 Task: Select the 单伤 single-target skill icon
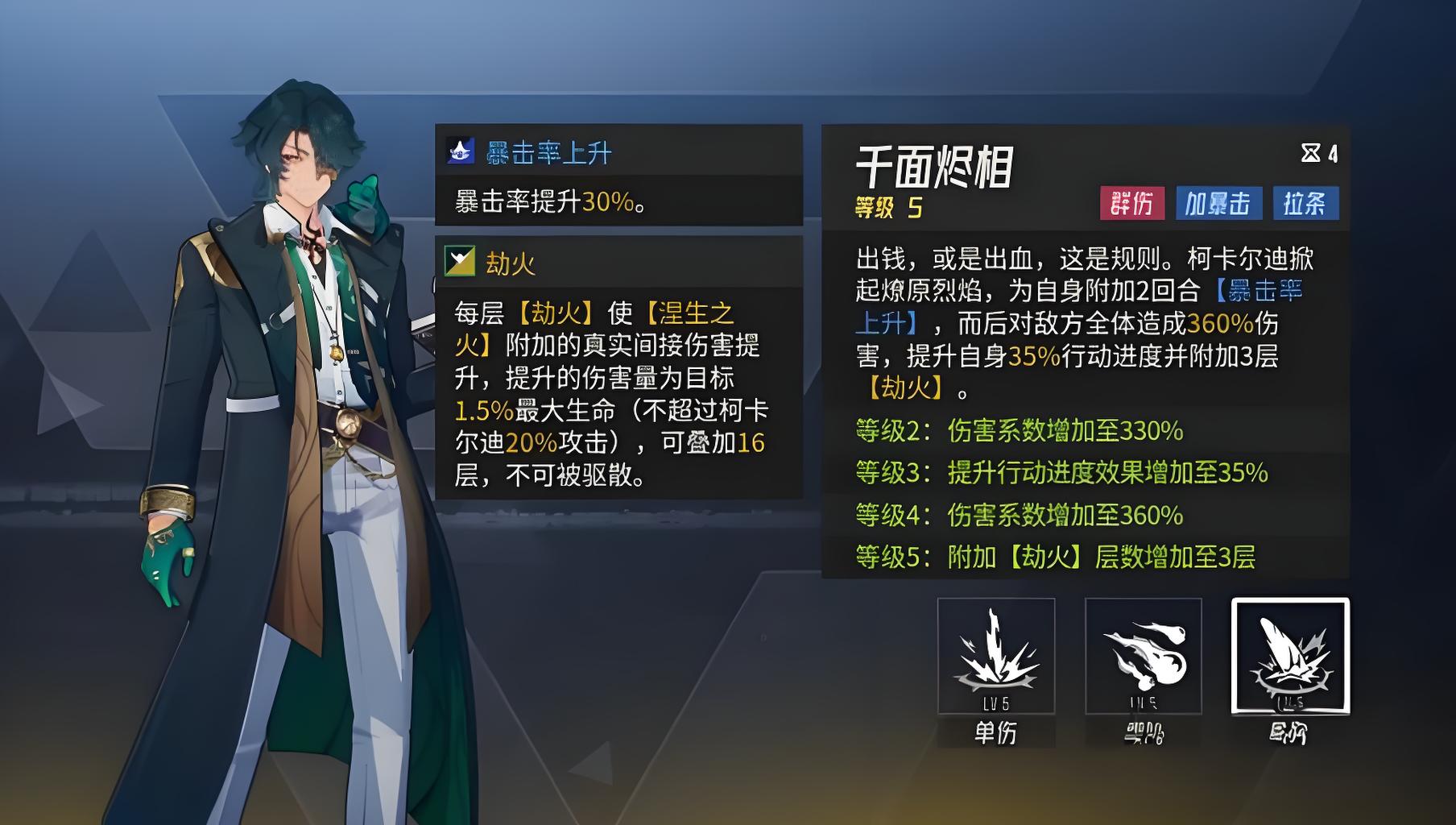995,656
